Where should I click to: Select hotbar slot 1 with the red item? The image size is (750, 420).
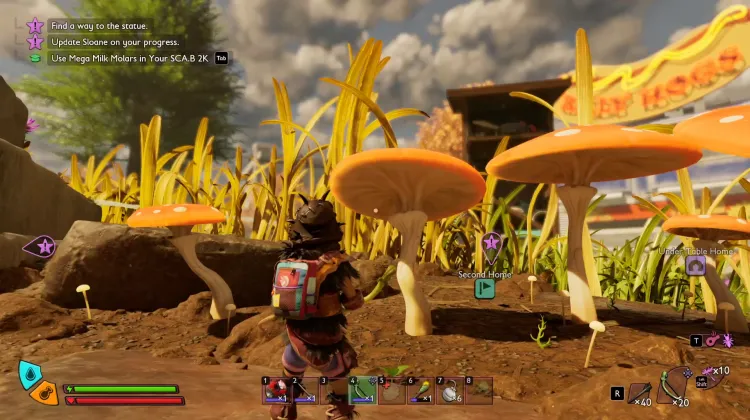tap(275, 390)
